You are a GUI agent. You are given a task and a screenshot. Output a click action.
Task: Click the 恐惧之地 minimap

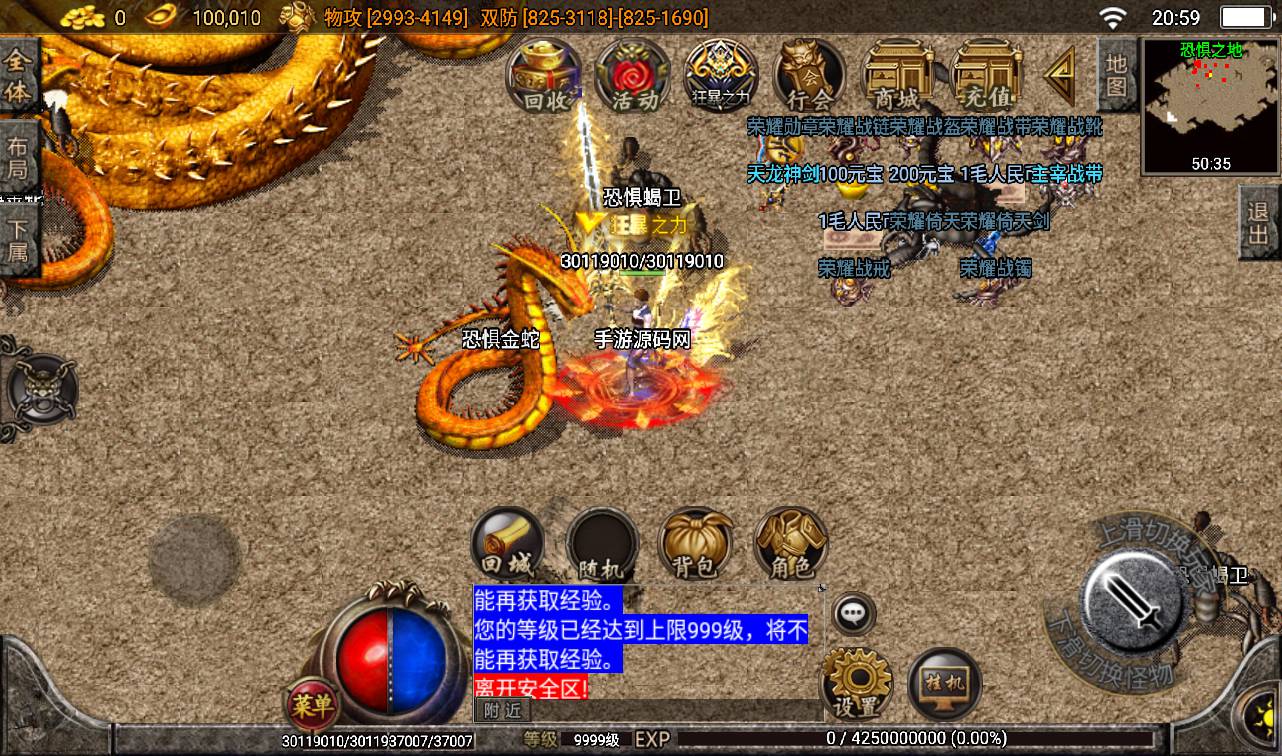point(1210,105)
